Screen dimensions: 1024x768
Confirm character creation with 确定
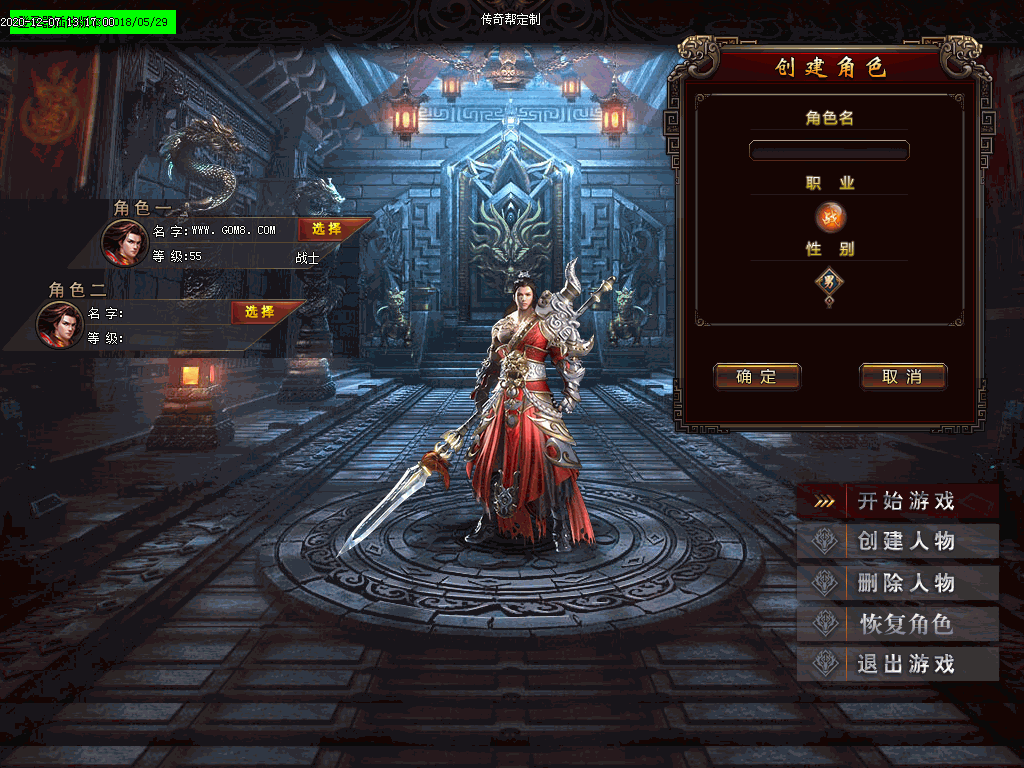coord(757,377)
